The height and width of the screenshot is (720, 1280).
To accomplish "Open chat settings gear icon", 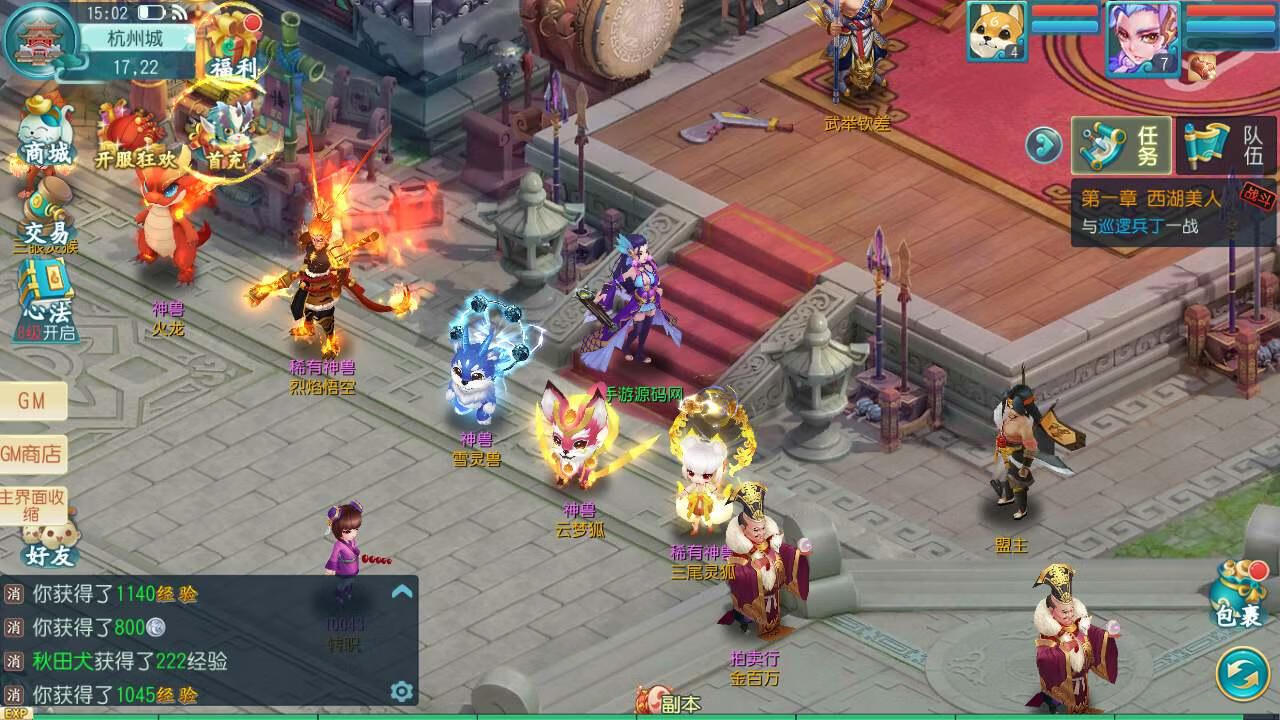I will 402,691.
